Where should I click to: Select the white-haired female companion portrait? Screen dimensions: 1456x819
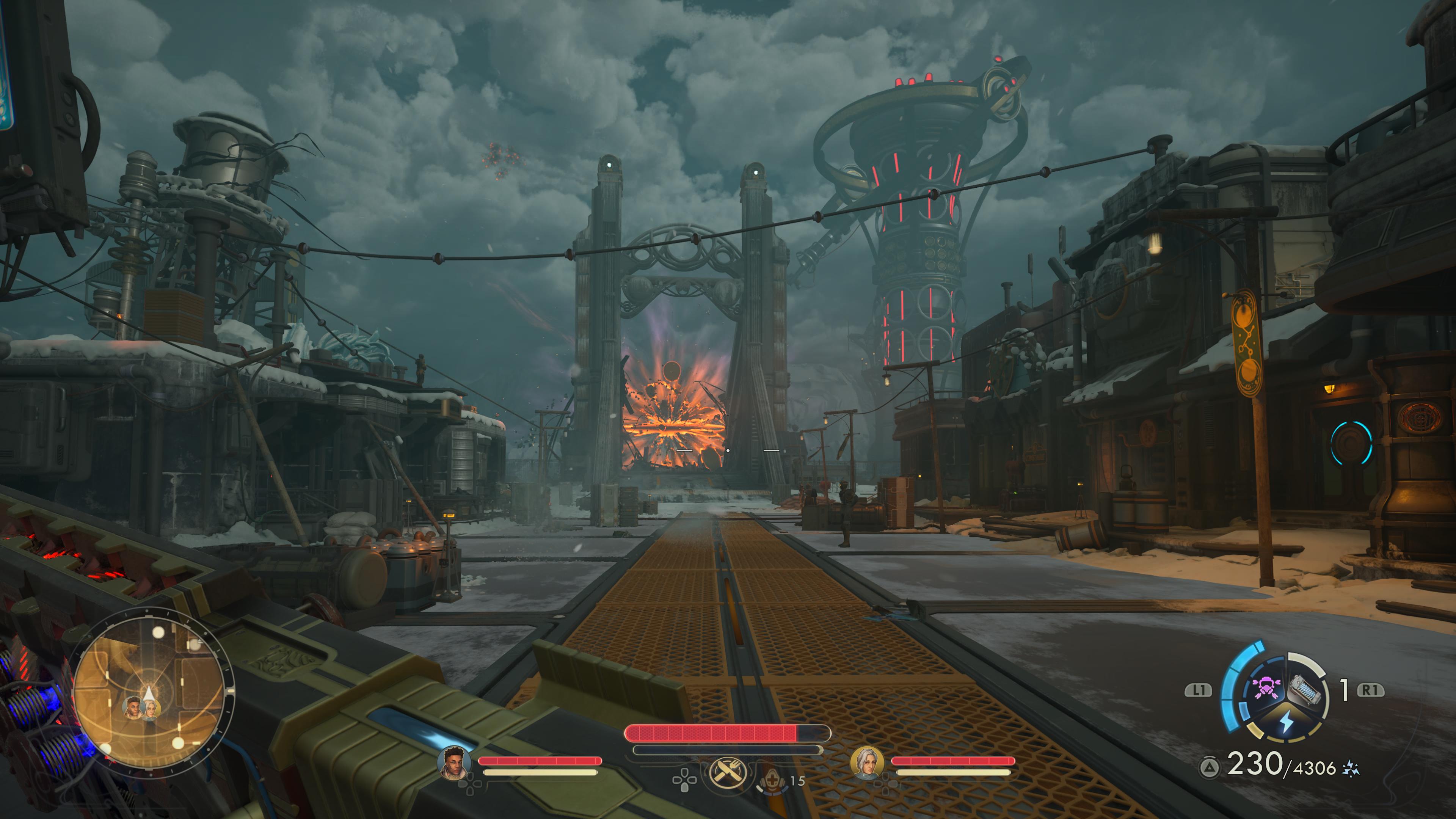[867, 763]
